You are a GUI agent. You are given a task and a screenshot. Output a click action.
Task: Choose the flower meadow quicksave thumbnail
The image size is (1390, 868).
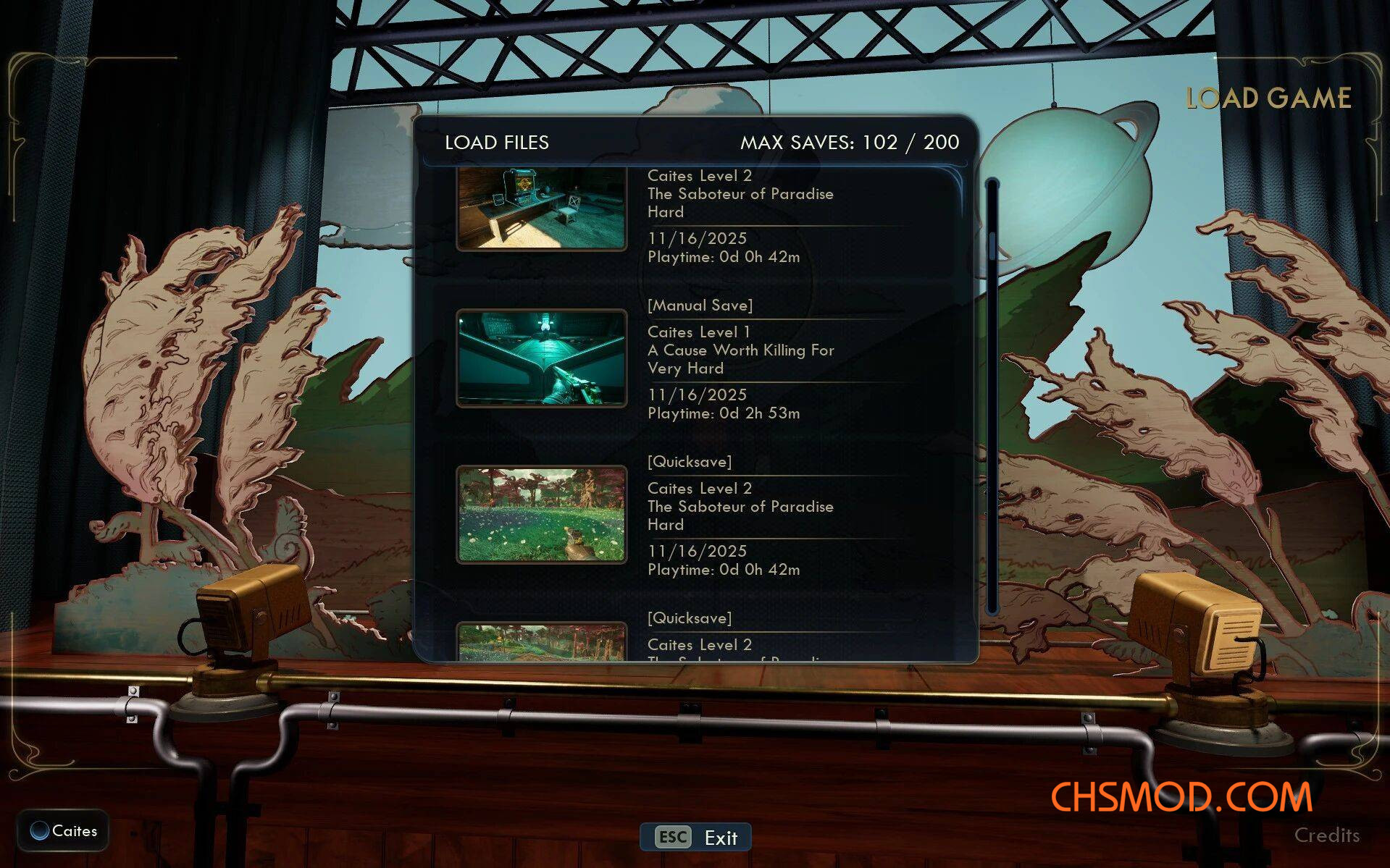pos(541,515)
